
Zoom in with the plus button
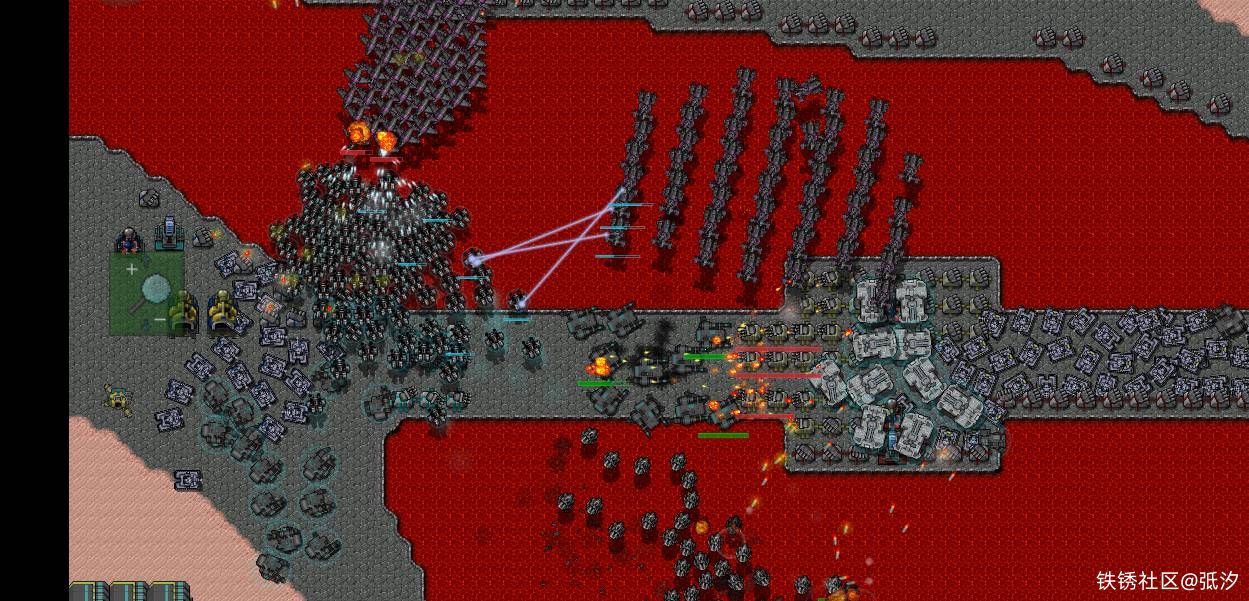[132, 269]
